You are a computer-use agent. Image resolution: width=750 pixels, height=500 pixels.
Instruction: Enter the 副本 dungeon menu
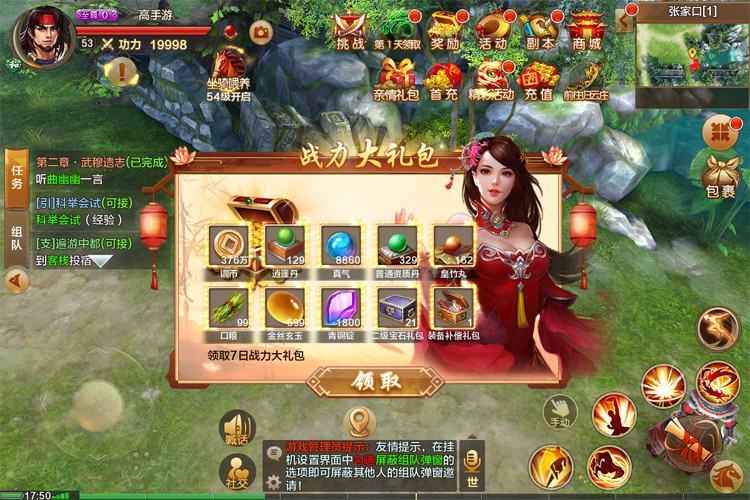tap(539, 30)
